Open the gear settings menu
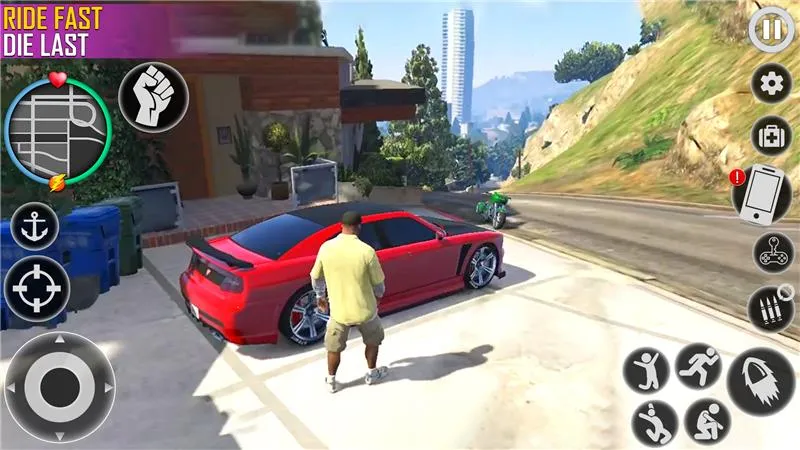 (771, 84)
